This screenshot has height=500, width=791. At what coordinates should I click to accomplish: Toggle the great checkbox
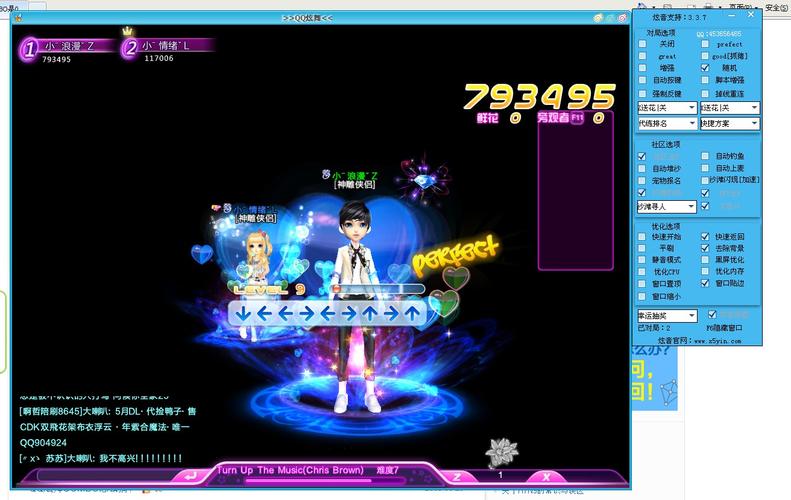(643, 56)
